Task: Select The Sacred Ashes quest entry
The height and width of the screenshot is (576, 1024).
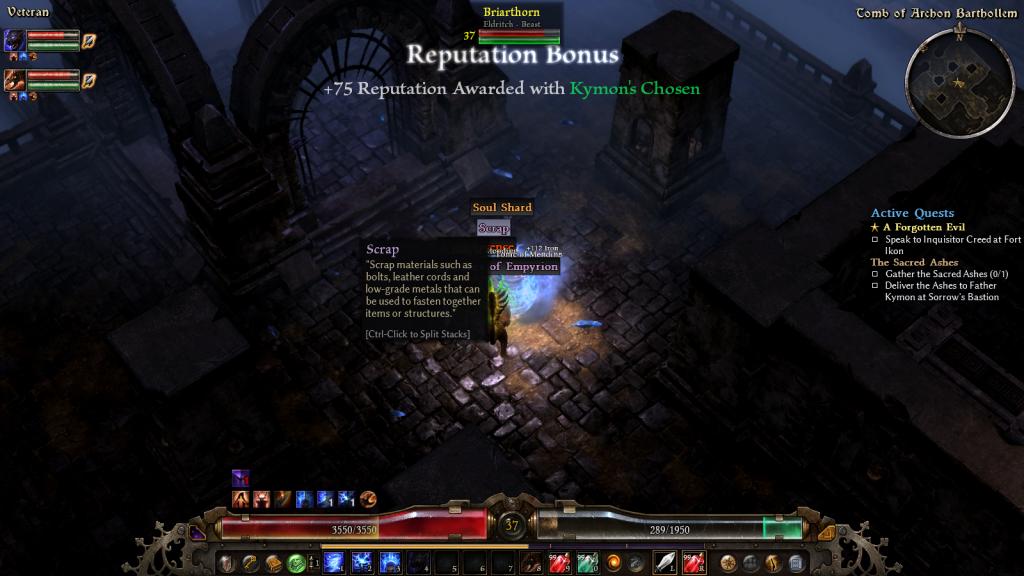Action: click(914, 262)
